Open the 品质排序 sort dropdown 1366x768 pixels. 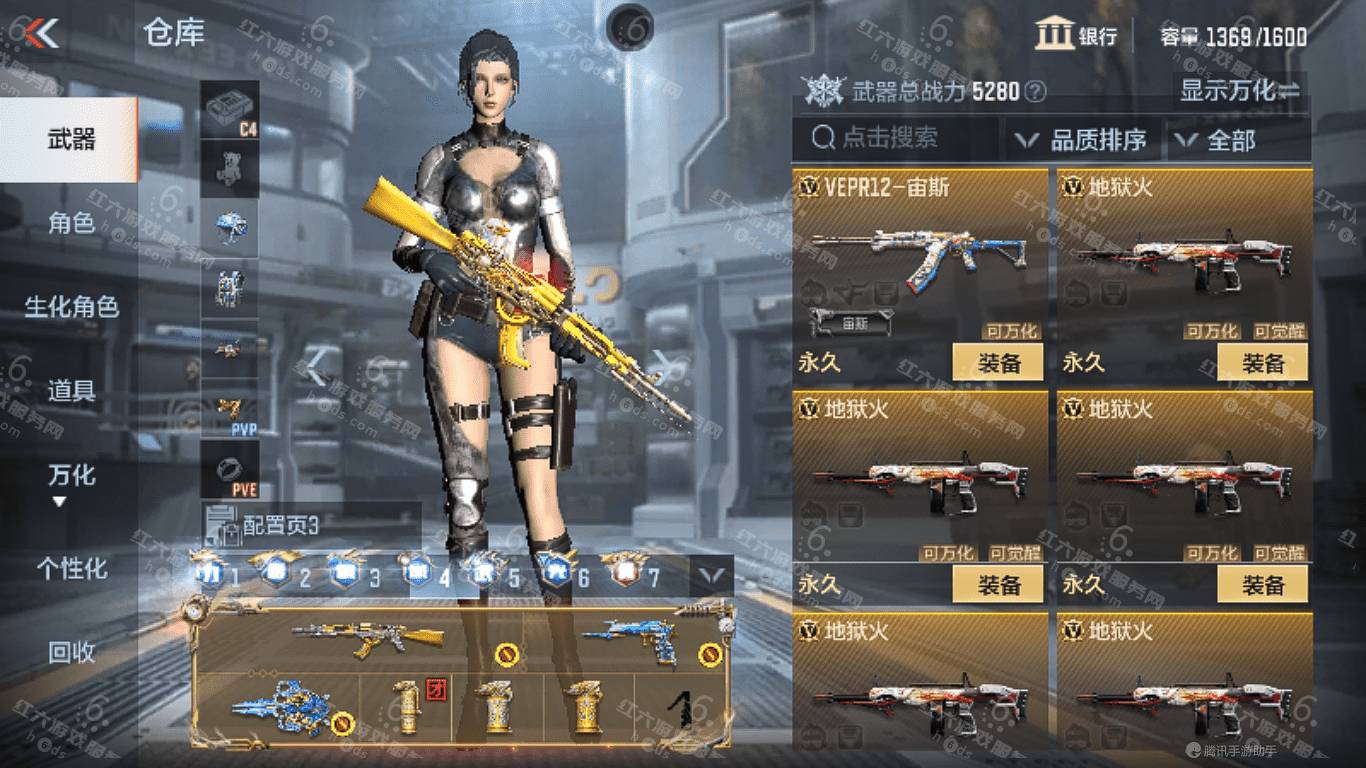click(1083, 140)
